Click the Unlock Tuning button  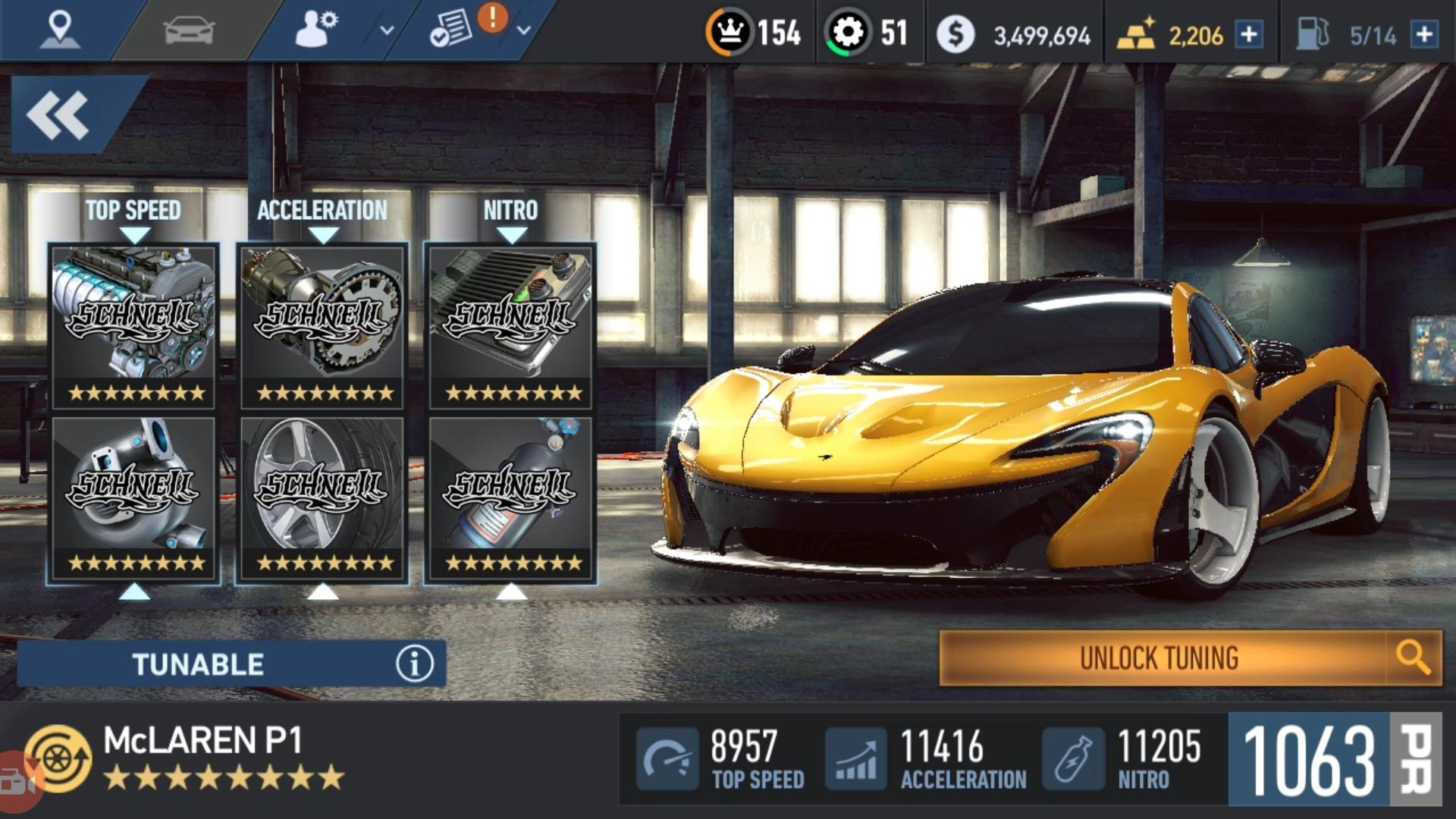coord(1160,658)
